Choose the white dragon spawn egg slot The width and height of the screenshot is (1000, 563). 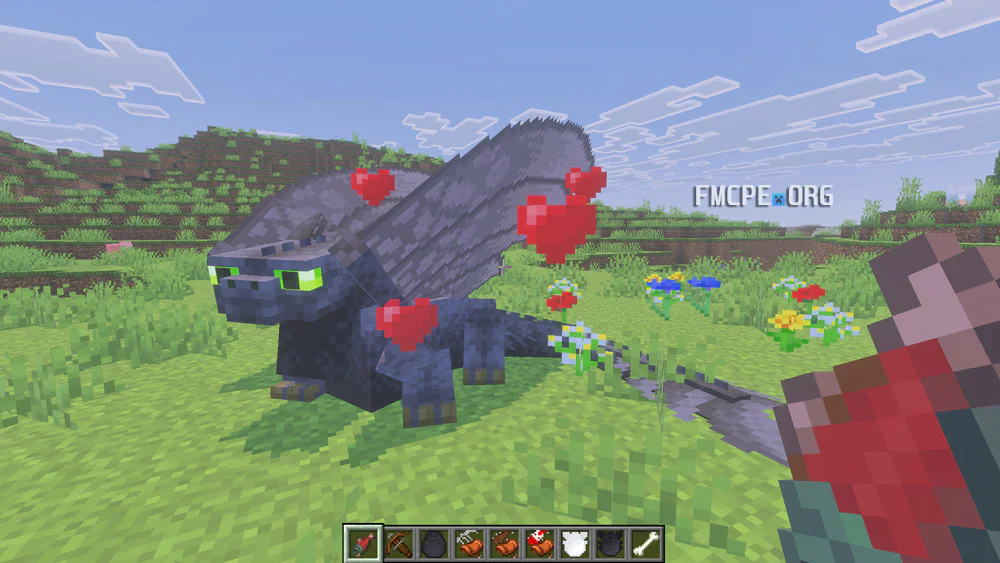(x=575, y=543)
